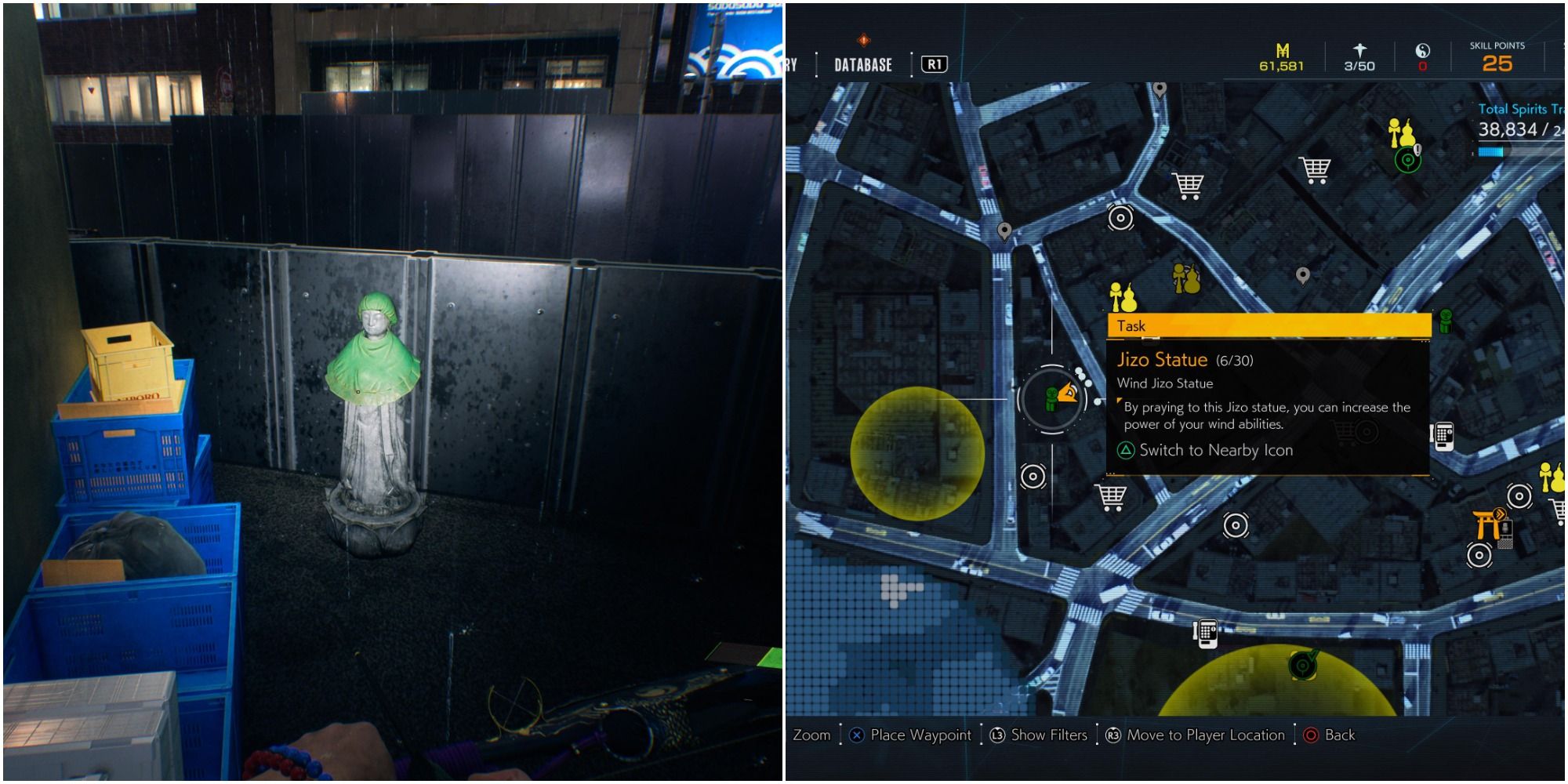
Task: Choose the green Jizo marker beside the Task banner
Action: pos(1446,321)
